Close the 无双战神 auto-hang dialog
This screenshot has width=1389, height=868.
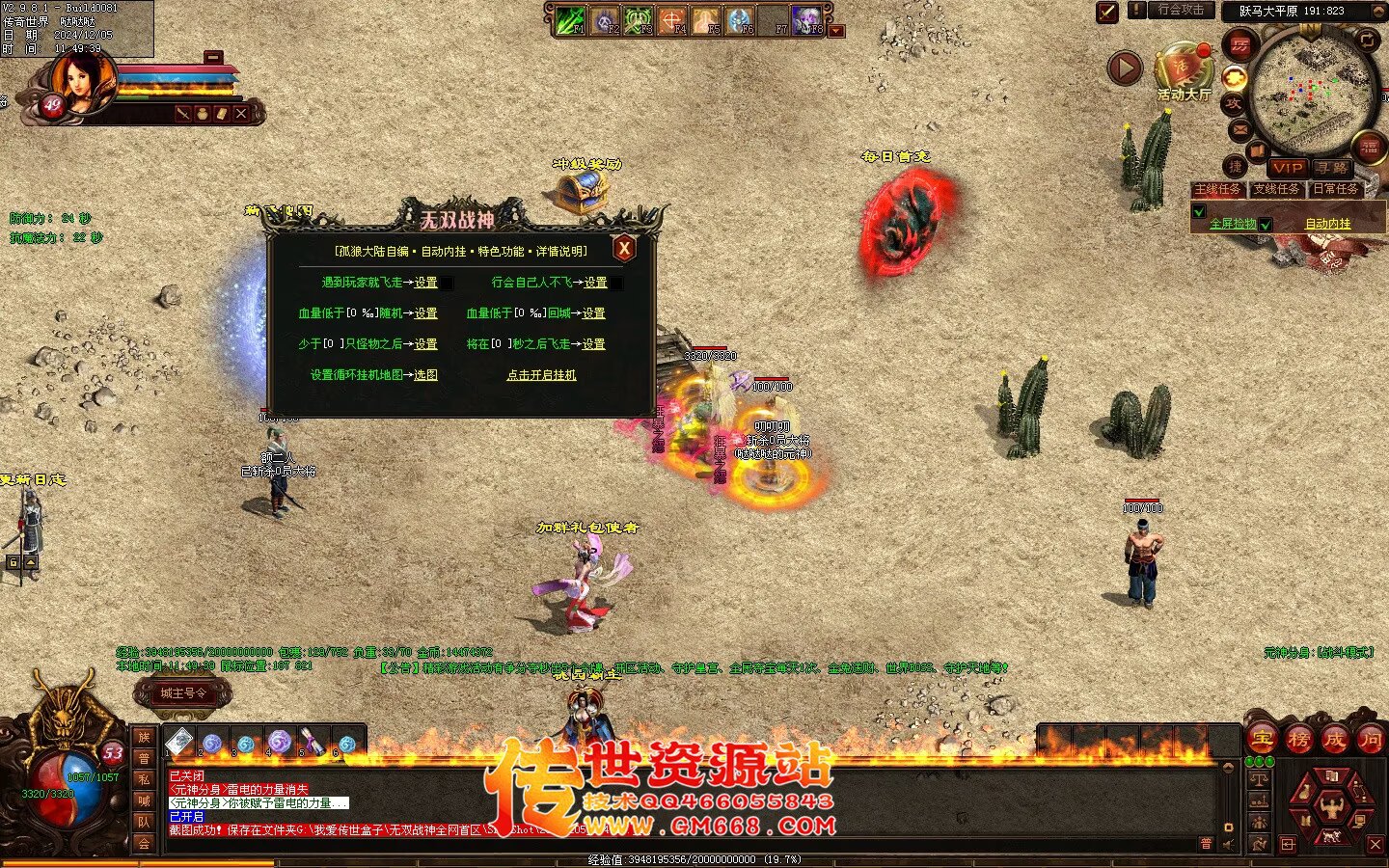point(624,249)
